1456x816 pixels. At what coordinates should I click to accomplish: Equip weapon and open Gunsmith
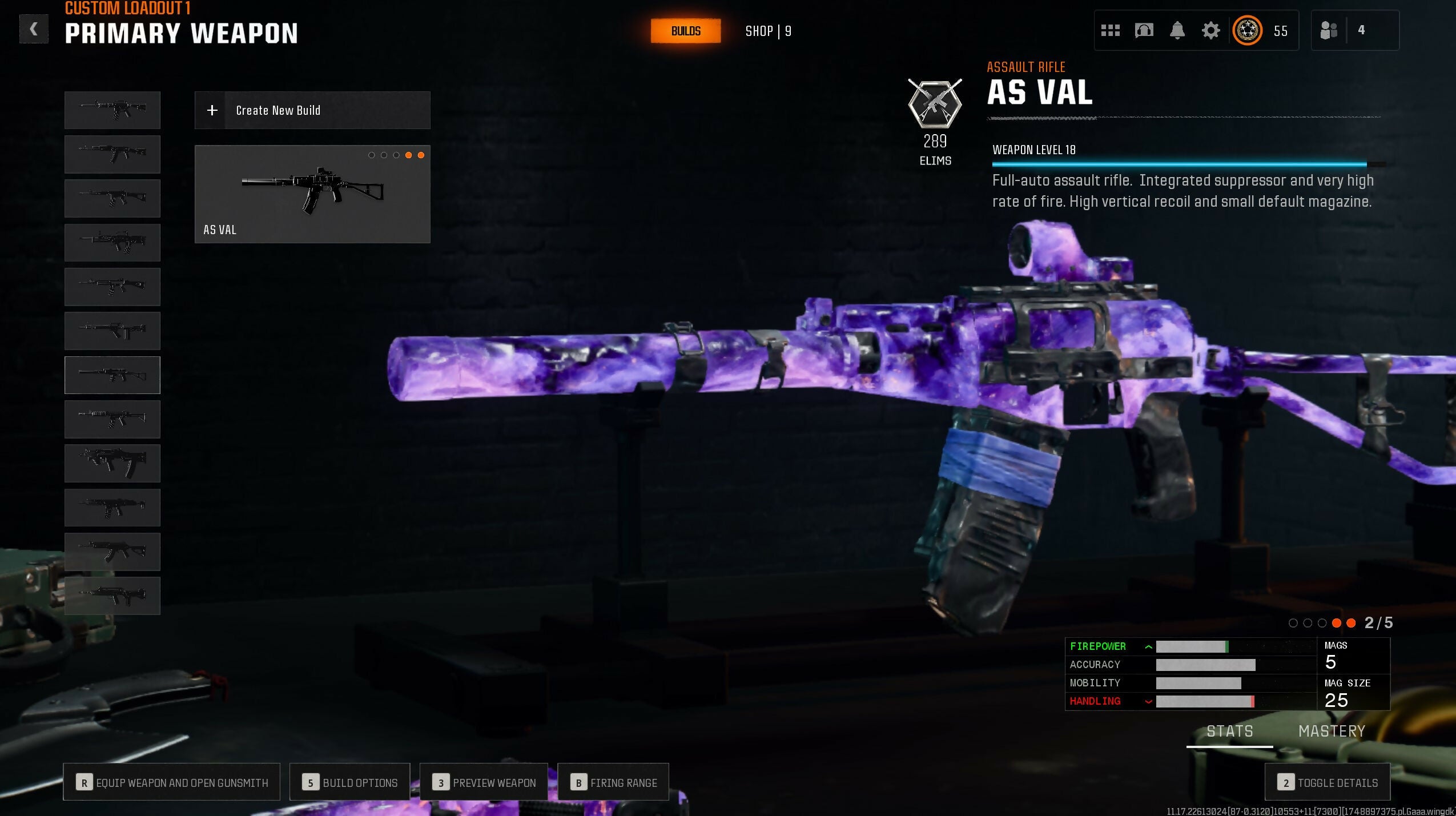pyautogui.click(x=171, y=782)
